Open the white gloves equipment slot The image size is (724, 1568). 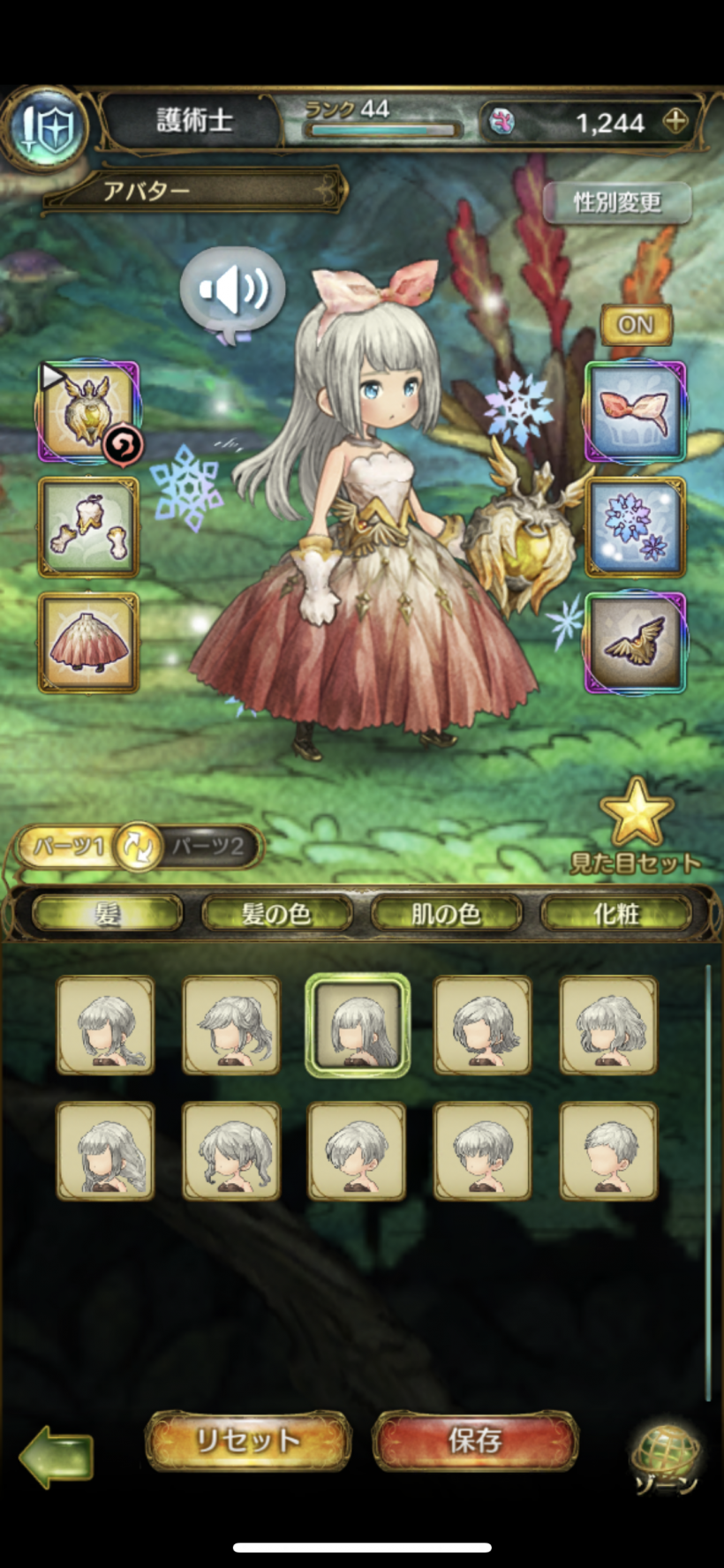pyautogui.click(x=88, y=527)
